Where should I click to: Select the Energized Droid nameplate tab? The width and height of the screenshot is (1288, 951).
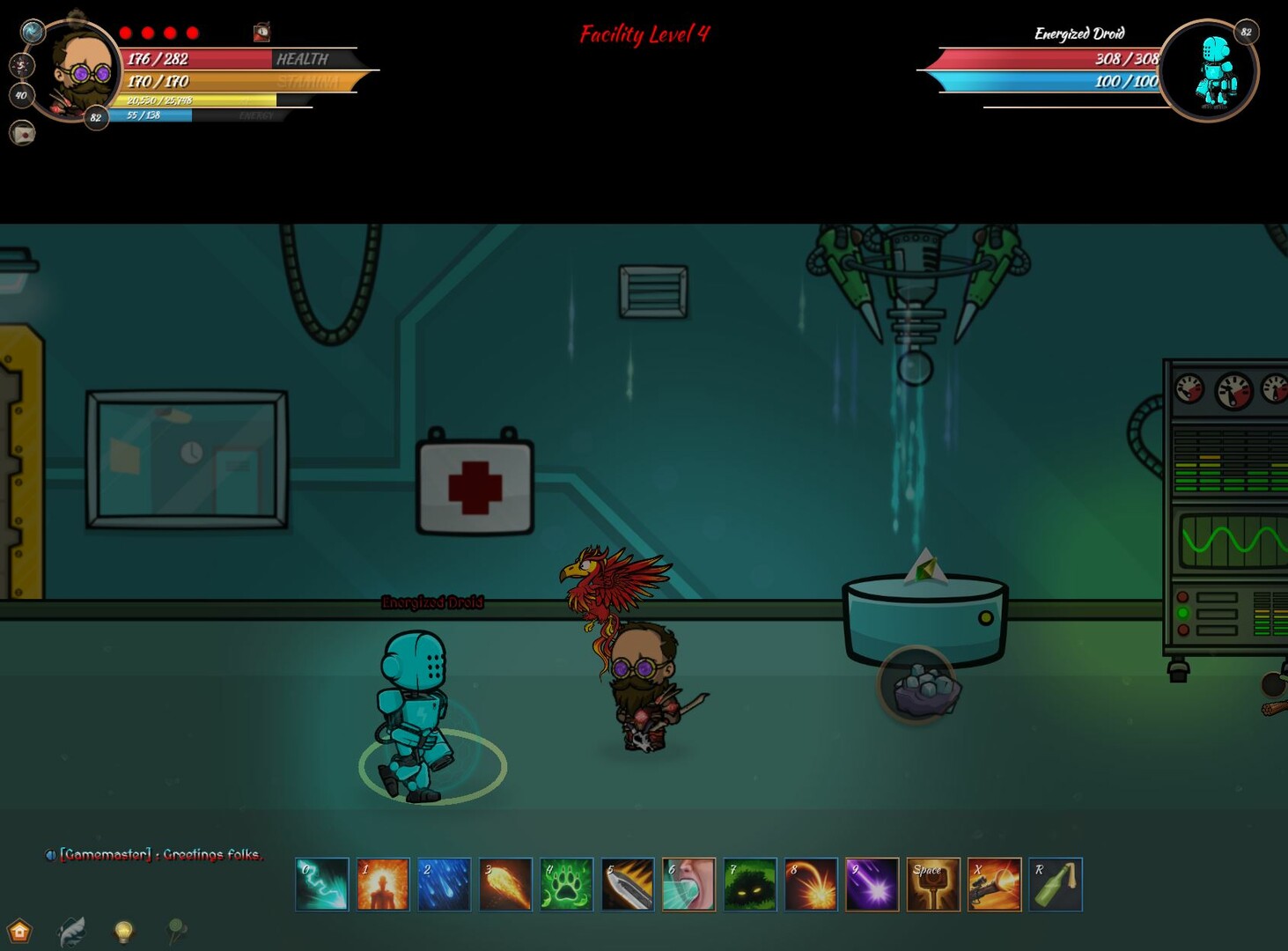click(1078, 34)
